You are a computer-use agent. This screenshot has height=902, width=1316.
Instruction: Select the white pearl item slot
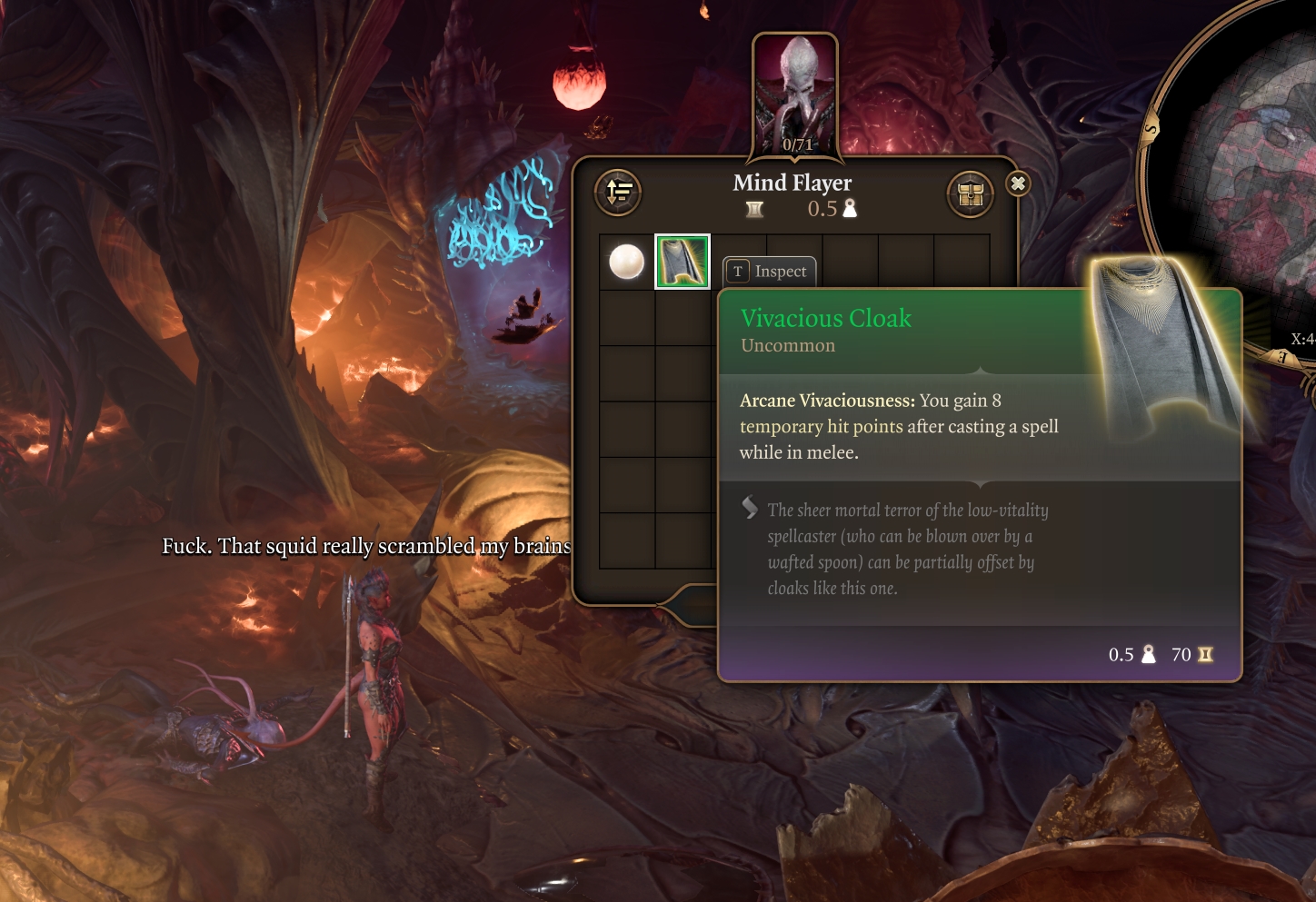626,263
